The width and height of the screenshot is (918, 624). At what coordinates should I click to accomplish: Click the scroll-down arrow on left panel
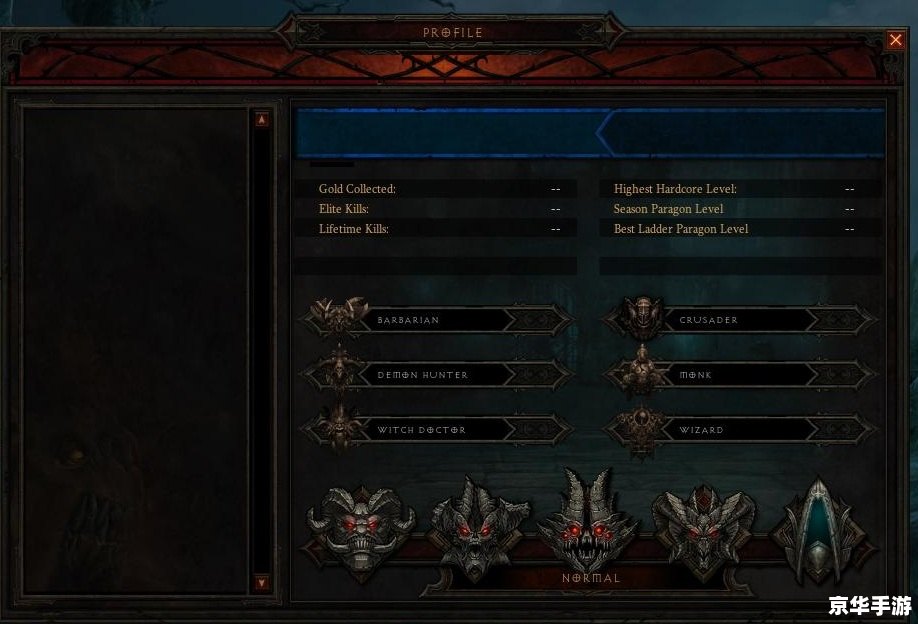262,581
